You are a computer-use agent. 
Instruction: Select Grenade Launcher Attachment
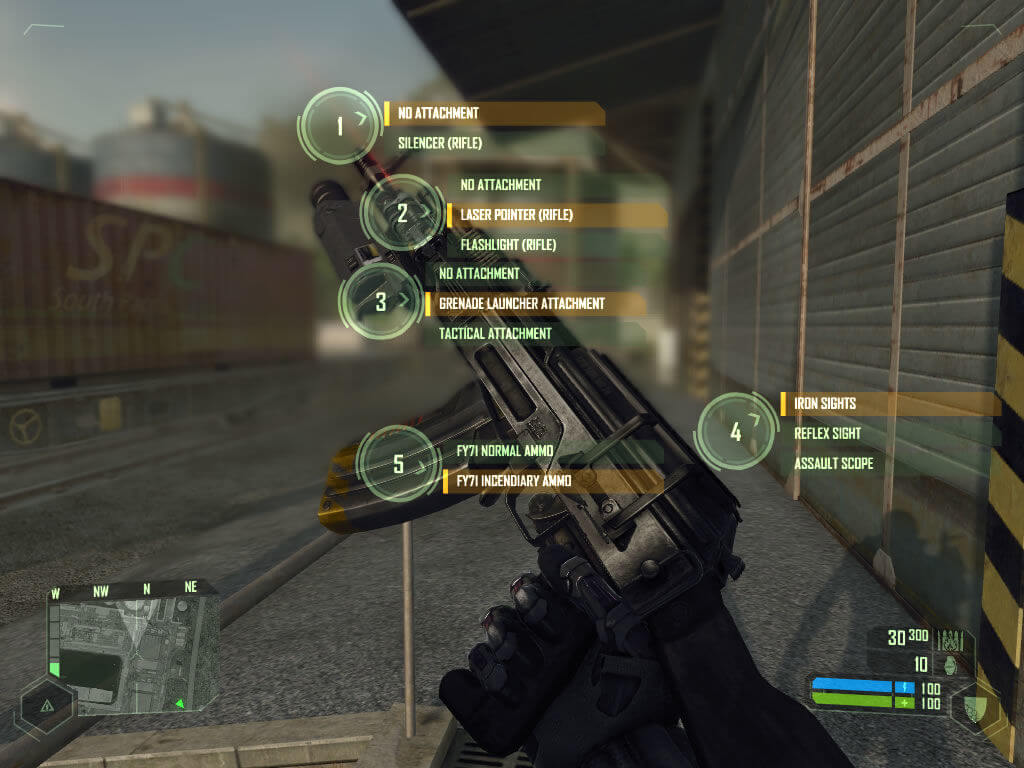point(522,303)
